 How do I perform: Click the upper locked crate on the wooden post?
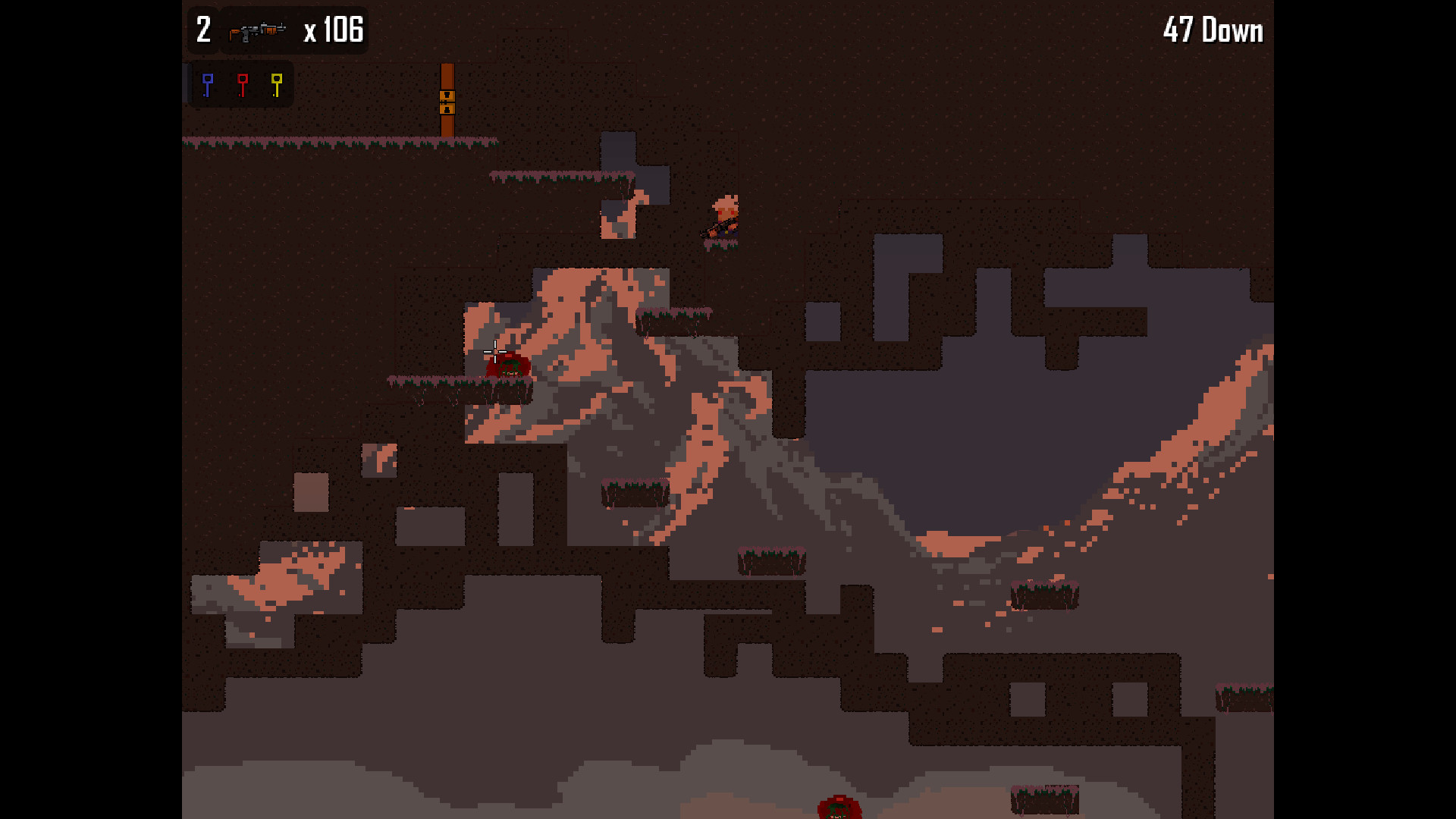click(447, 96)
